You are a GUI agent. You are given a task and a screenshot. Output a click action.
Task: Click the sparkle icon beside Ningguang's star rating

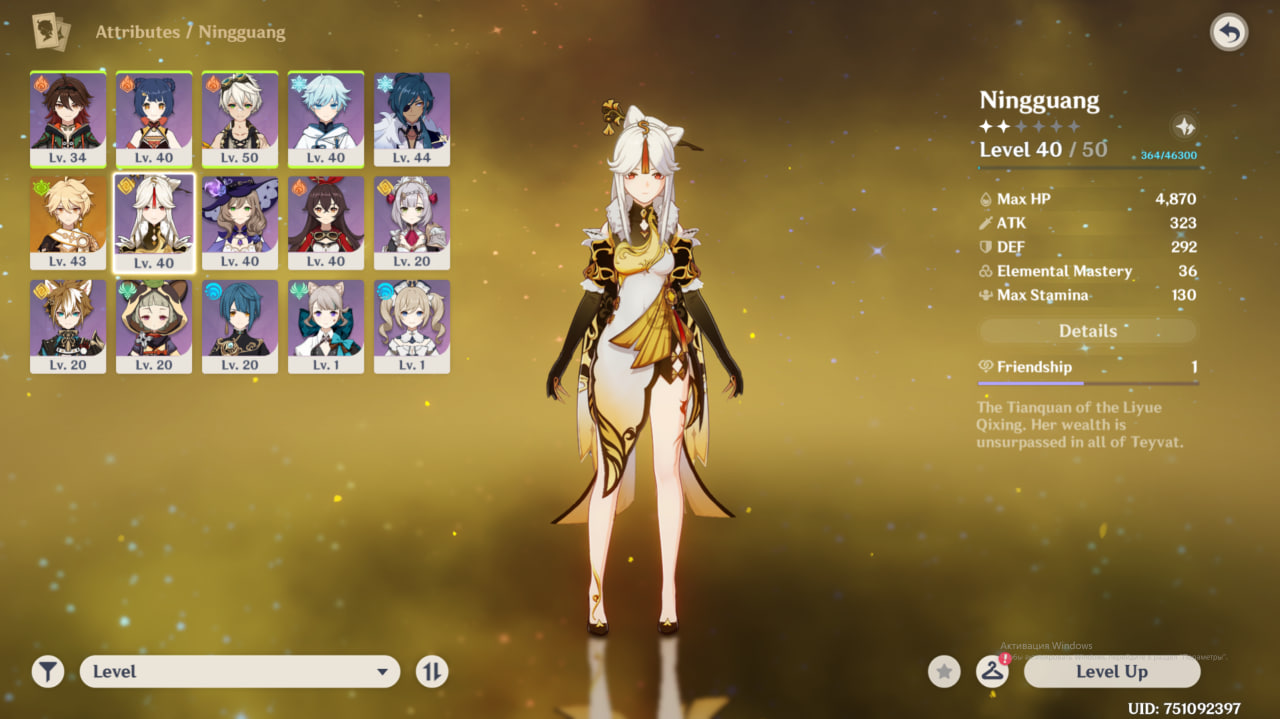coord(1184,127)
